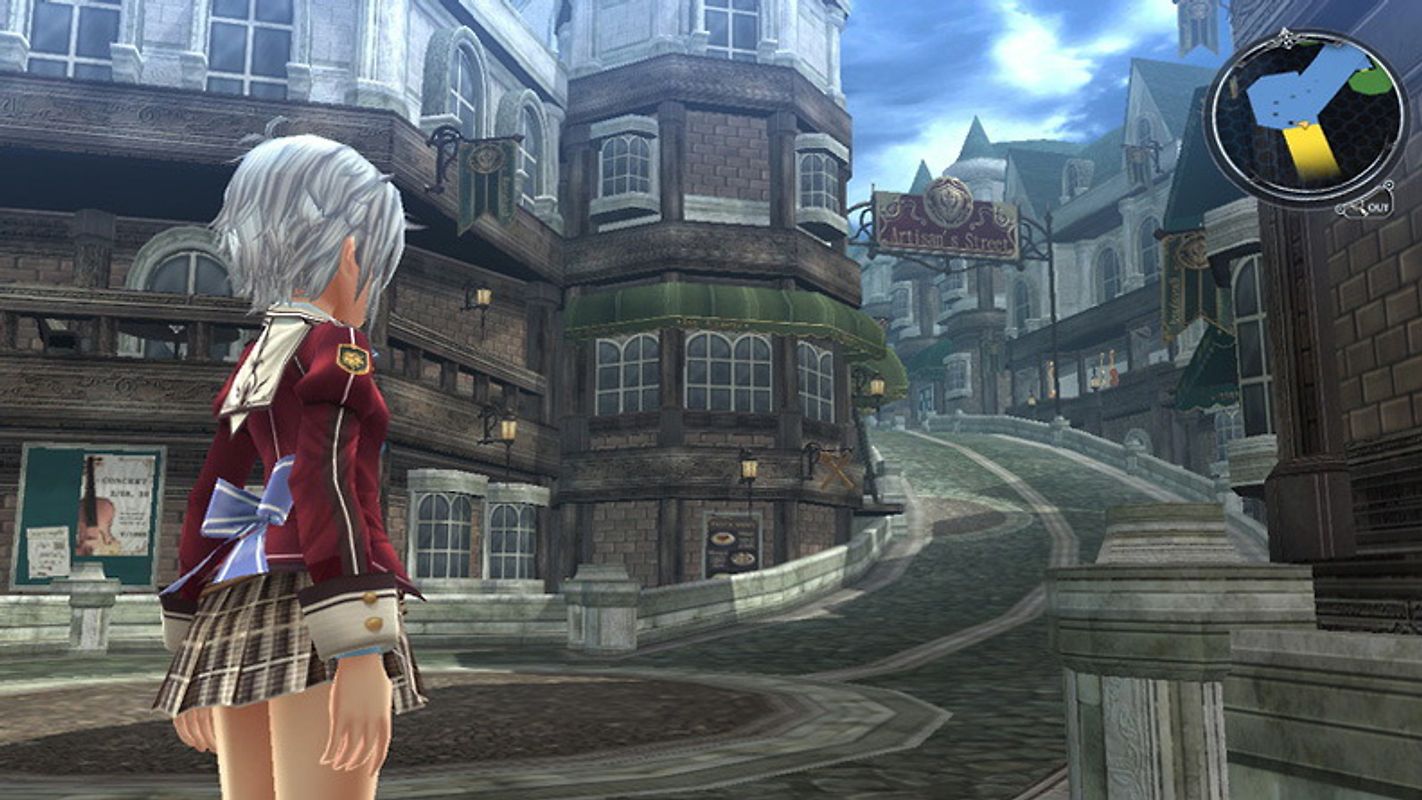Click the compass ornament atop the minimap
This screenshot has width=1422, height=800.
pos(1287,38)
